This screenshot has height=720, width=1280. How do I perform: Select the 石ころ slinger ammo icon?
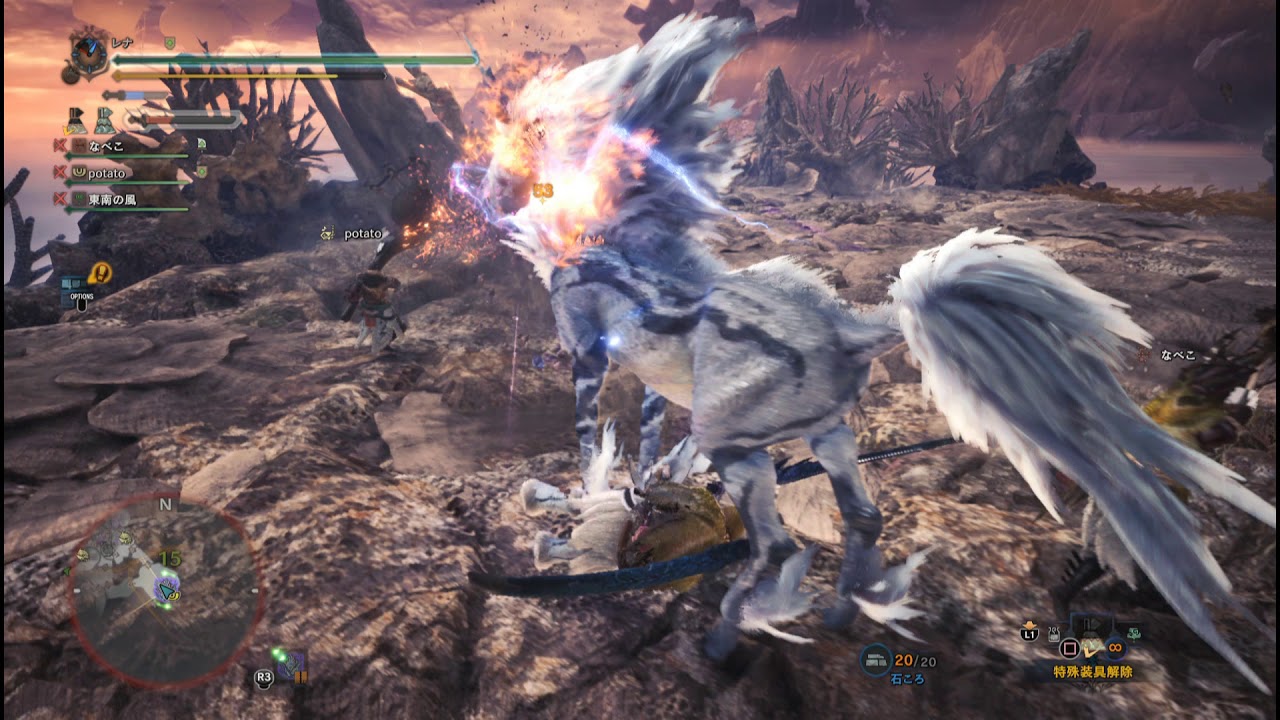click(876, 659)
